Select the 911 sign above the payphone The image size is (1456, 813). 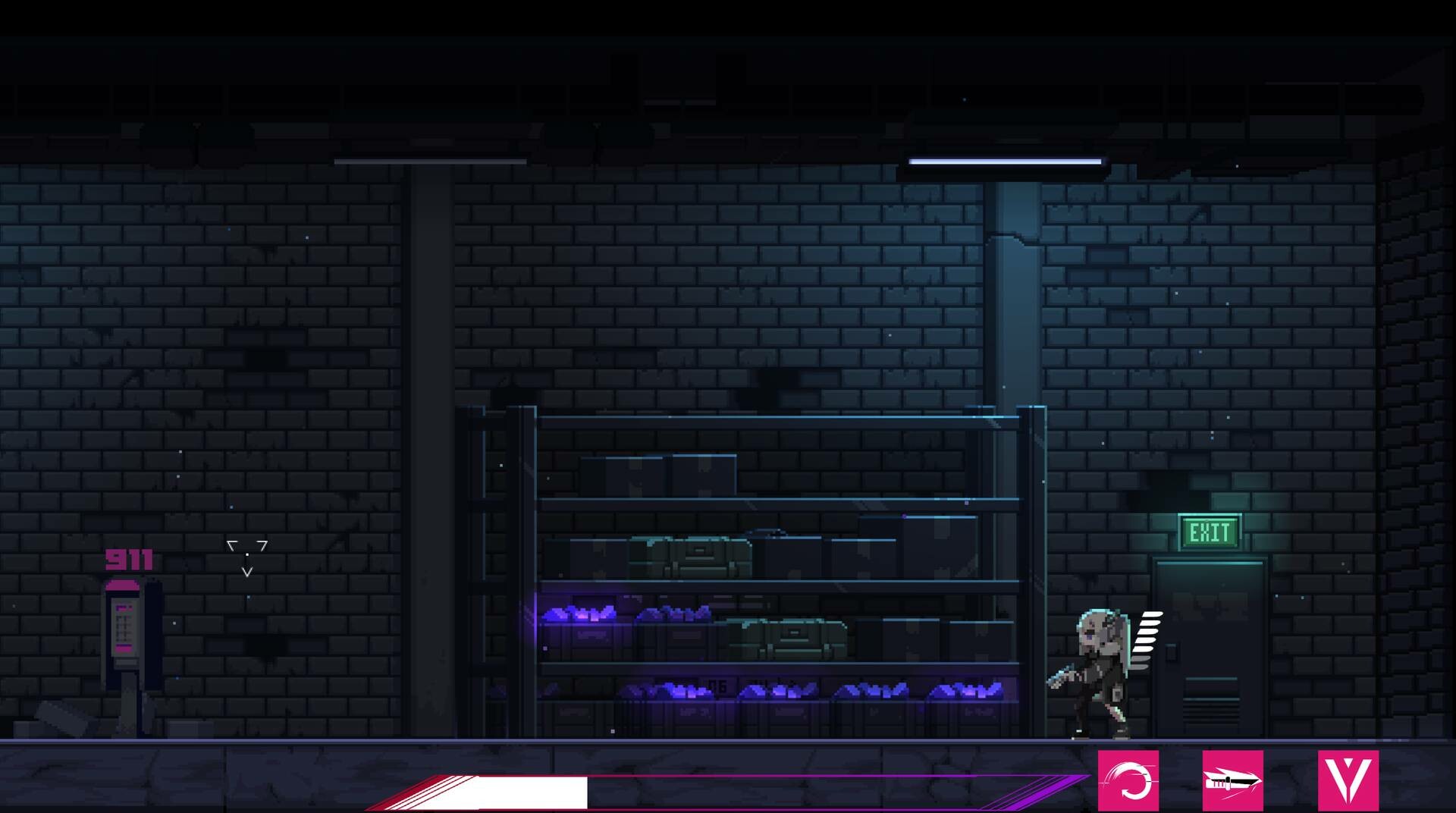[x=129, y=560]
